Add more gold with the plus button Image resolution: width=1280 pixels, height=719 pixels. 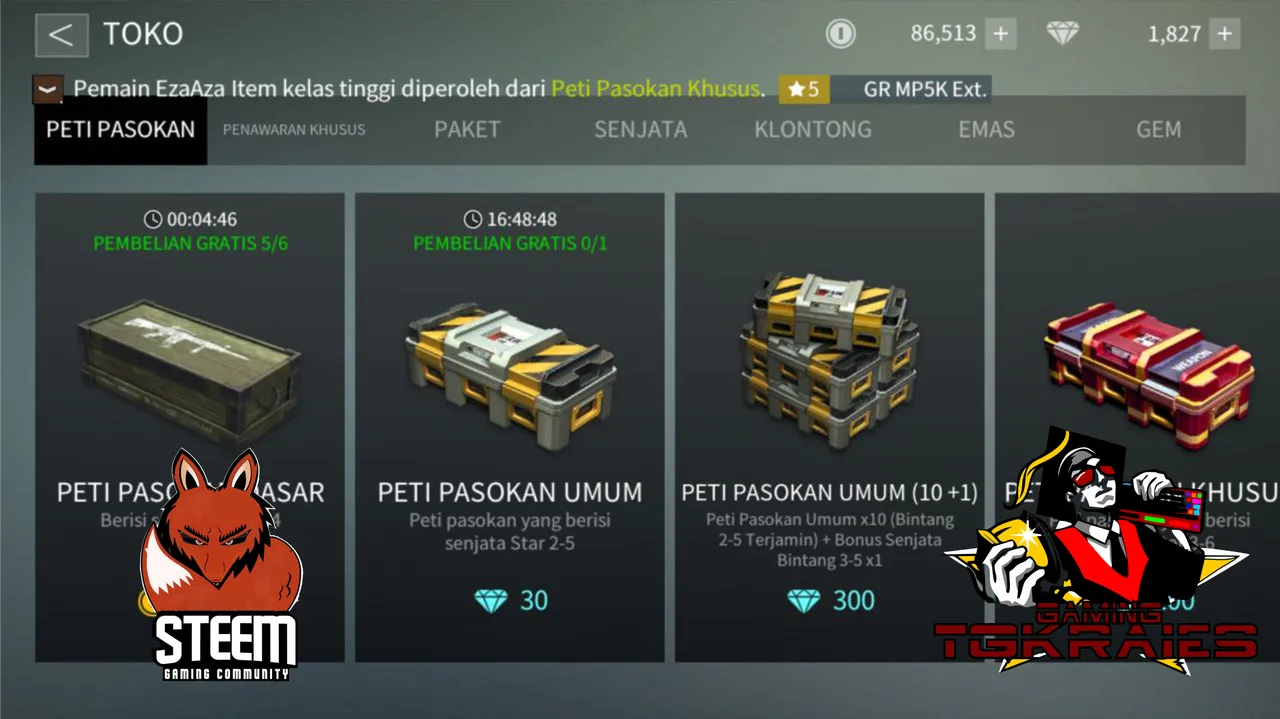[x=1000, y=34]
